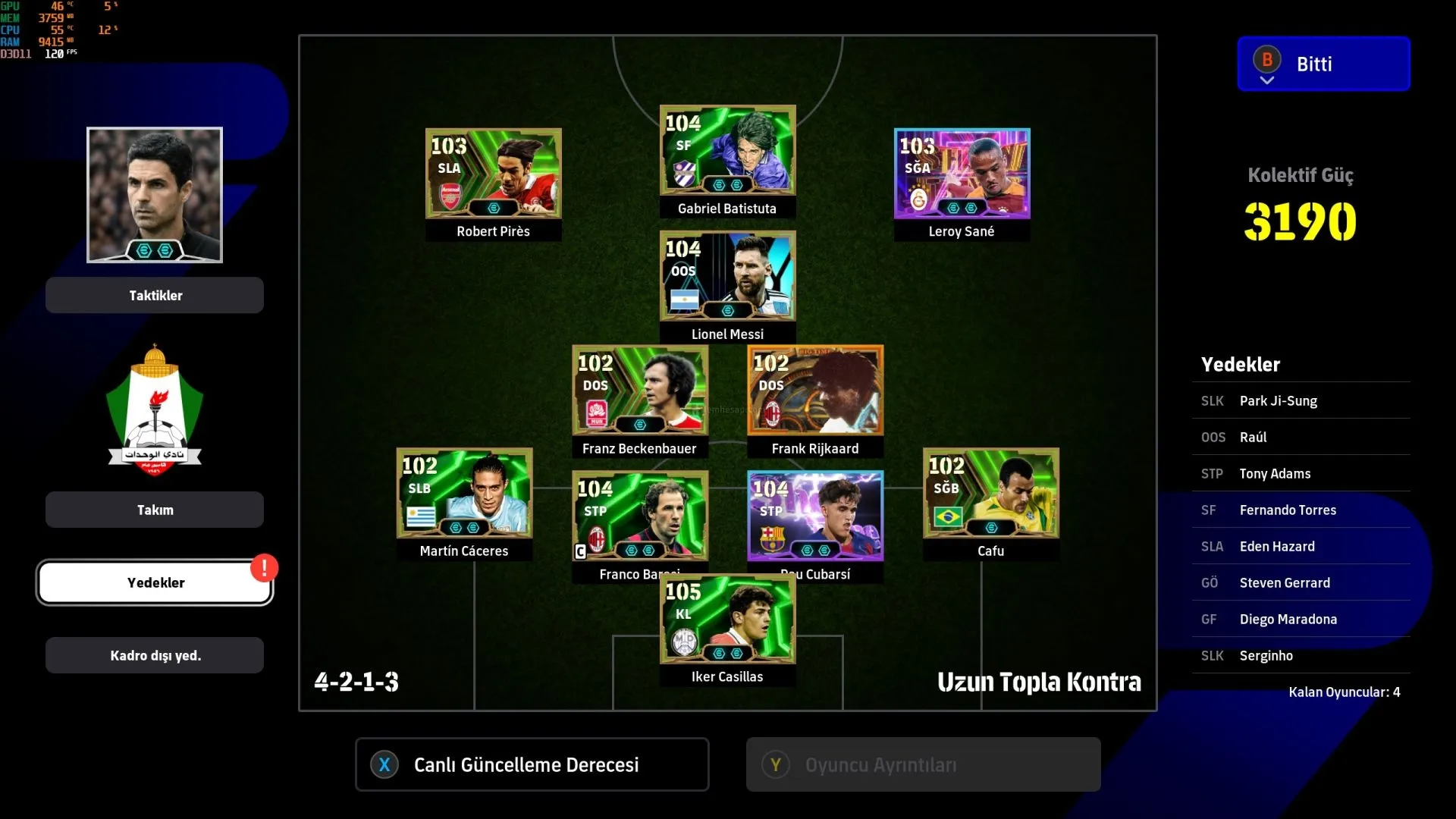Click the team club crest

[155, 409]
